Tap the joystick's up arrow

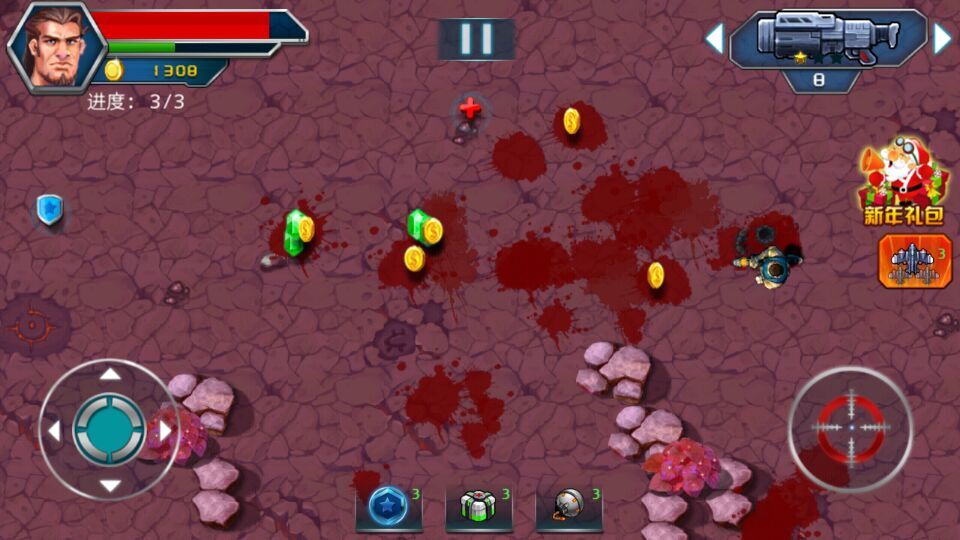click(110, 374)
